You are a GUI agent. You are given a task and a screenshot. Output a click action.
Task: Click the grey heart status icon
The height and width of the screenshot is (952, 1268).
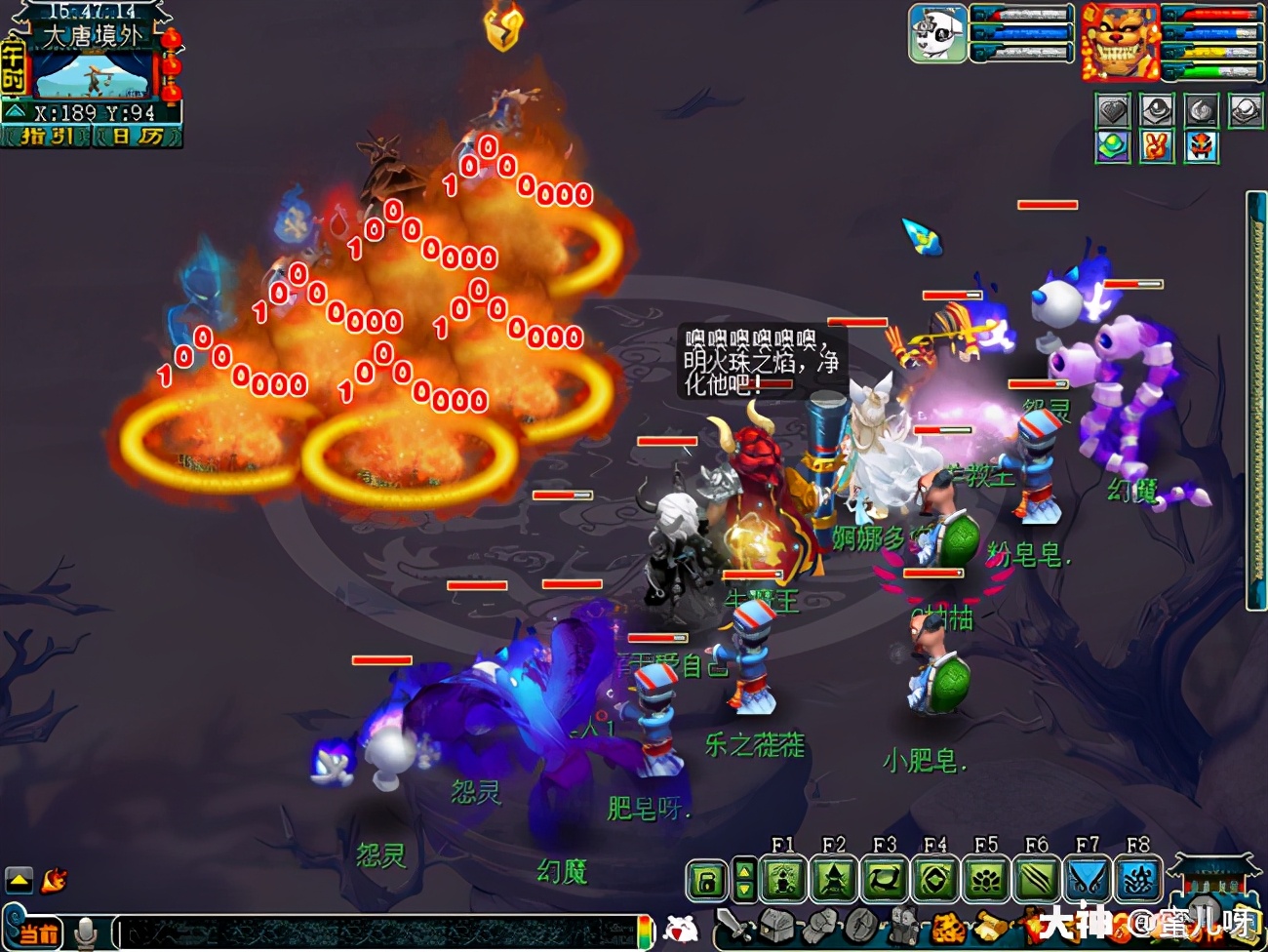click(1113, 111)
